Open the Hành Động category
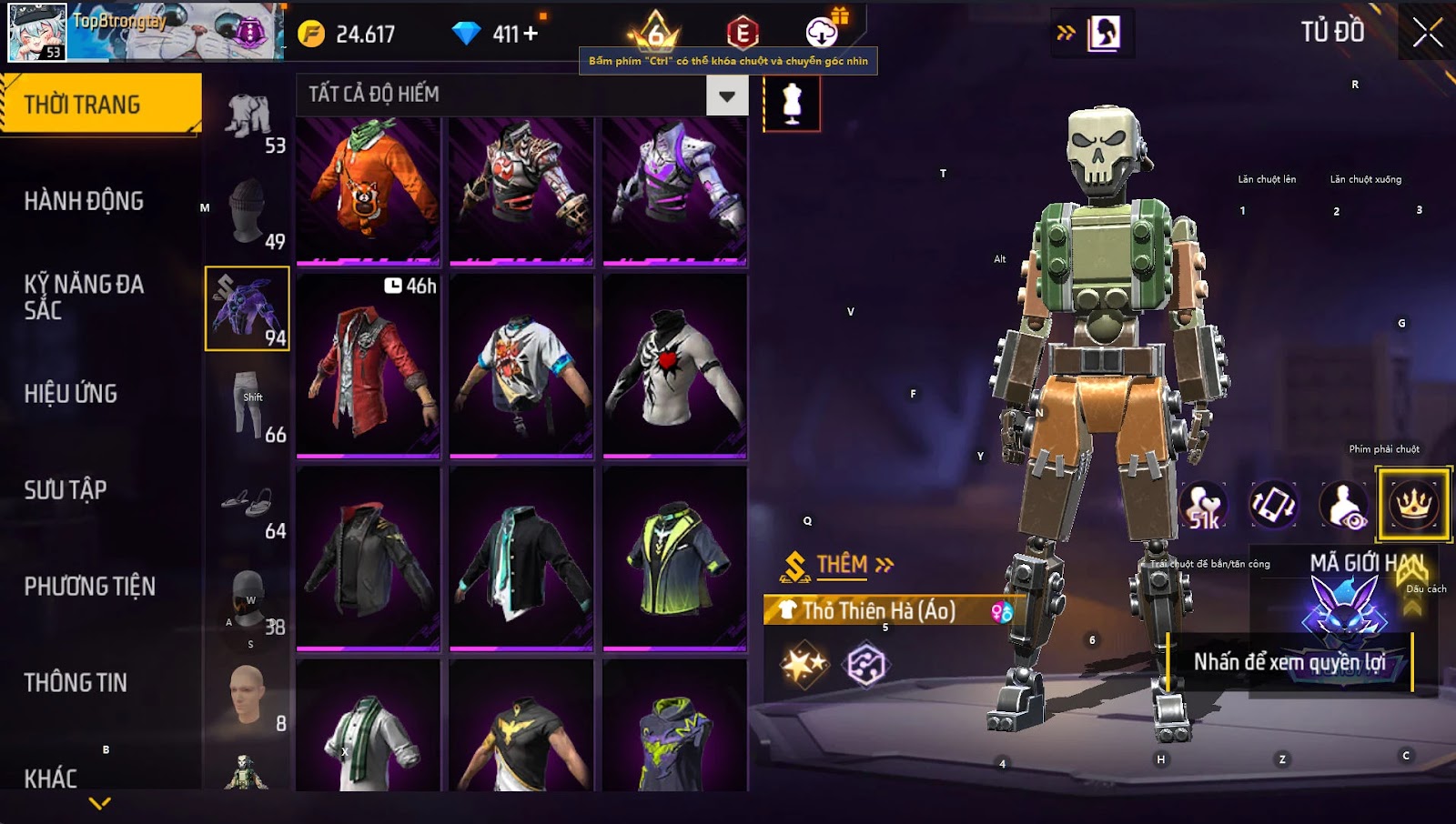Screen dimensions: 1456x824 tap(84, 201)
